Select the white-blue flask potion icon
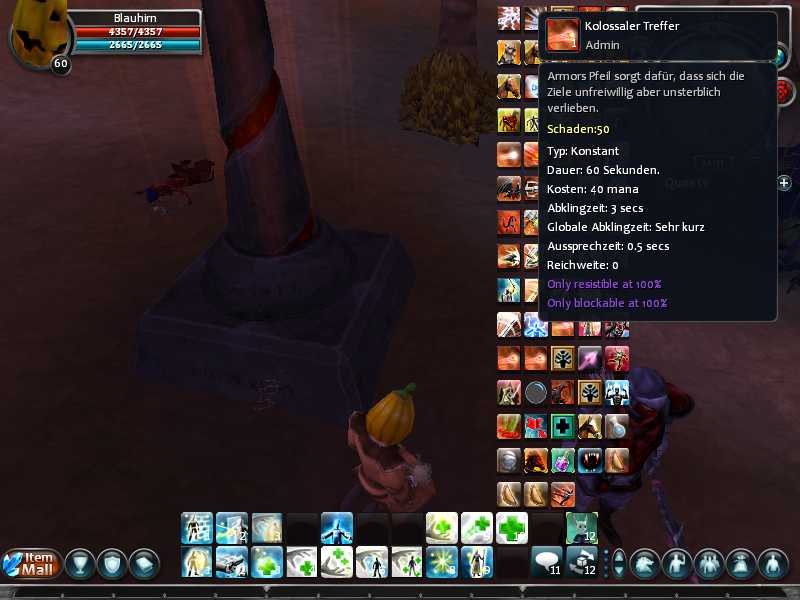Image resolution: width=800 pixels, height=600 pixels. (x=617, y=426)
